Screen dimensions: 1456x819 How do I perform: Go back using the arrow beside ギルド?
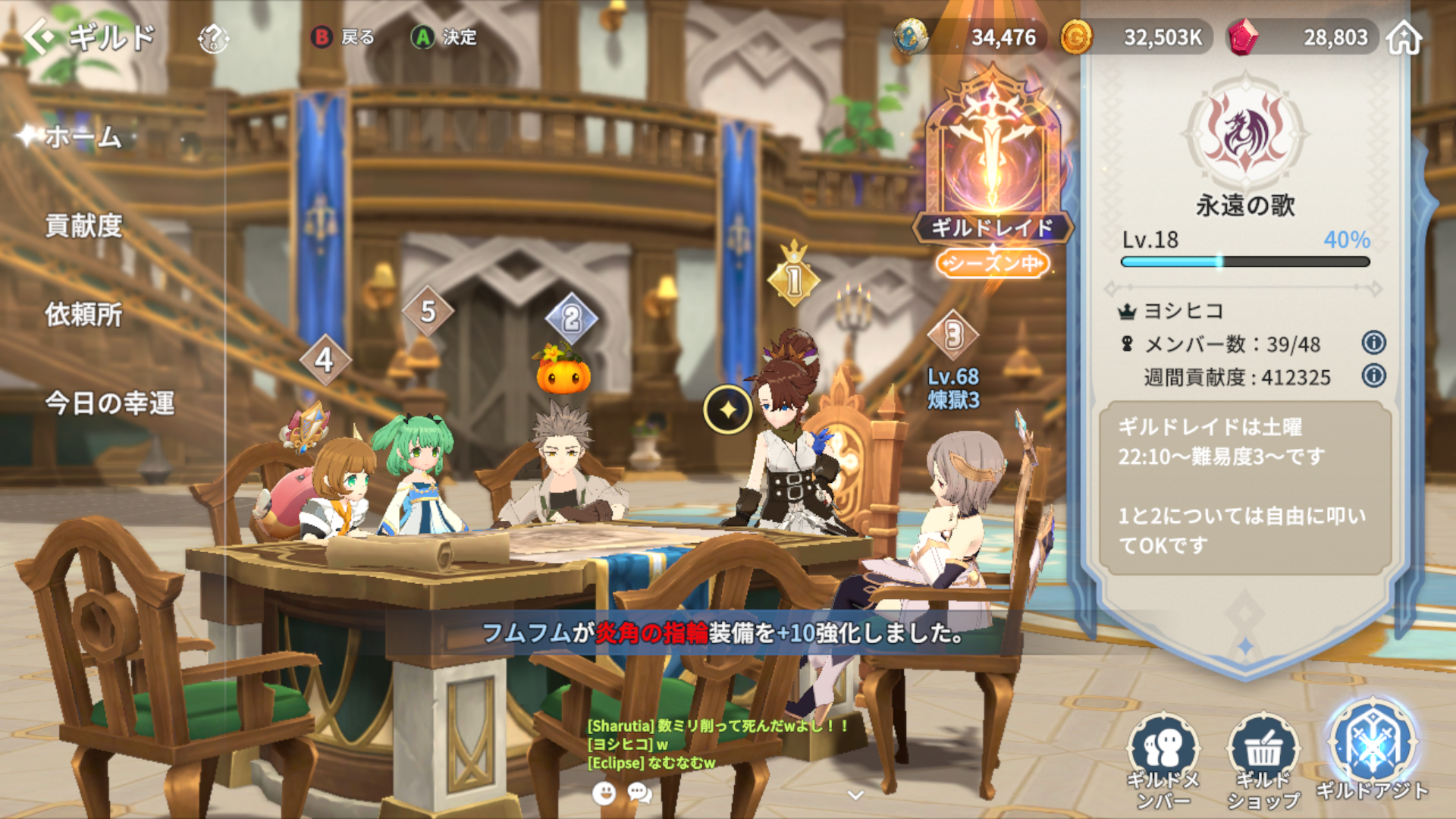39,37
